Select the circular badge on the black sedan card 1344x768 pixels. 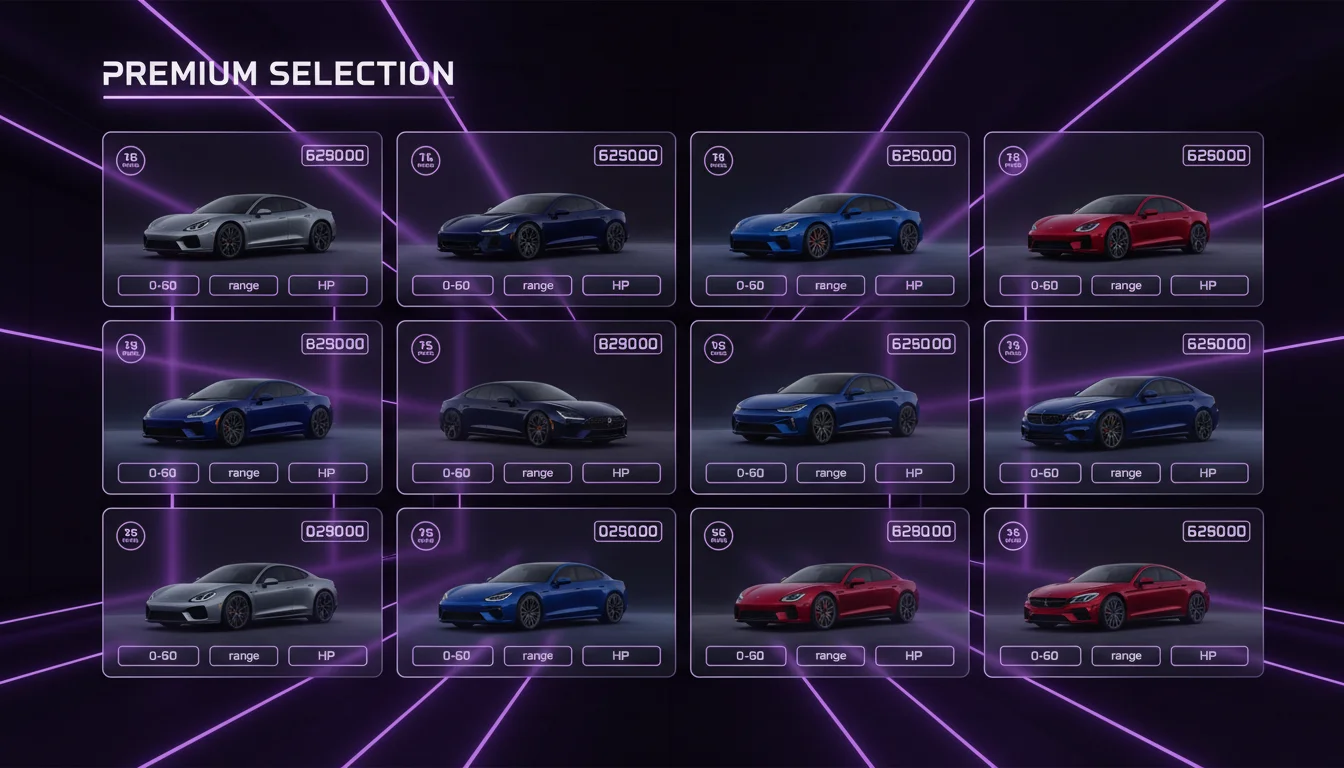tap(425, 349)
